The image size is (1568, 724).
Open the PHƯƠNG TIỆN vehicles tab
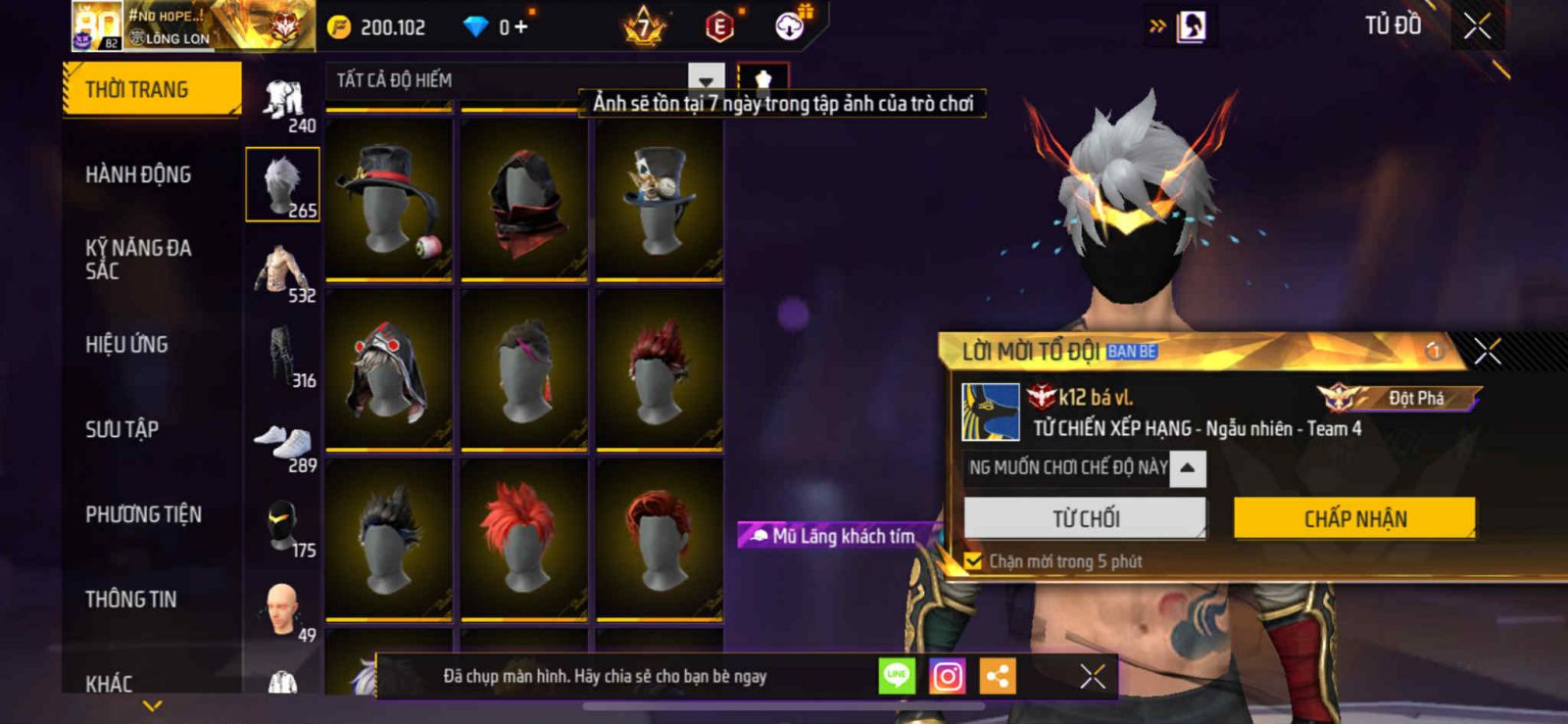[x=143, y=514]
